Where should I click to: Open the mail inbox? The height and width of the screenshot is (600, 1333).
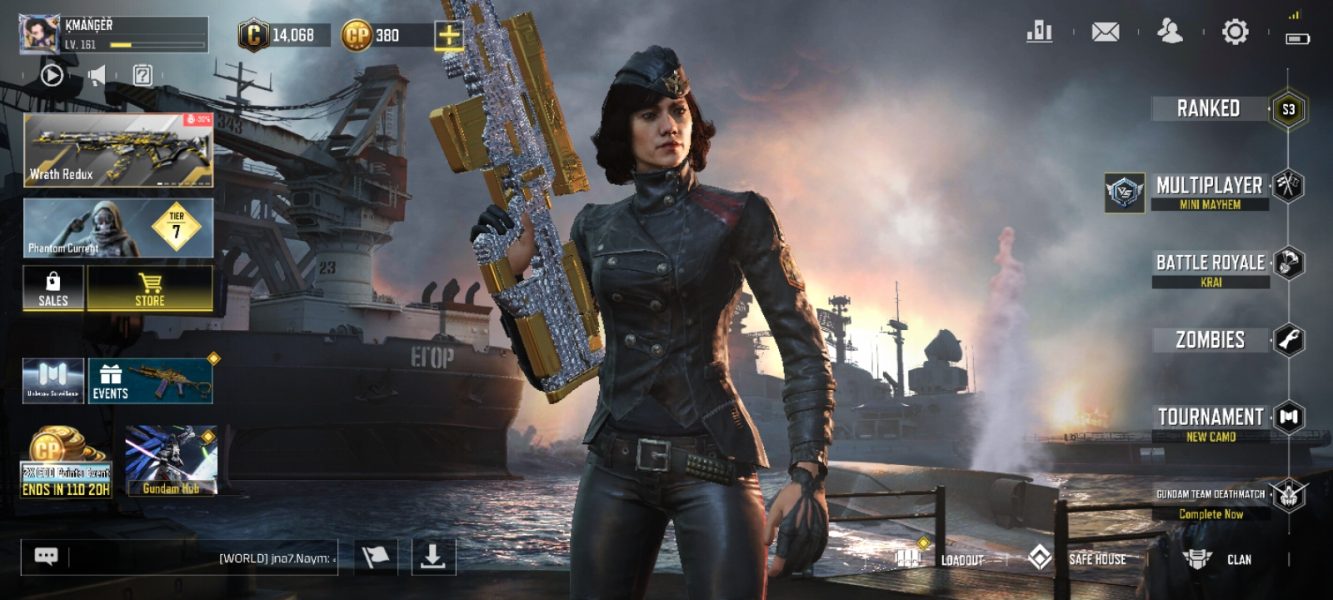tap(1105, 32)
